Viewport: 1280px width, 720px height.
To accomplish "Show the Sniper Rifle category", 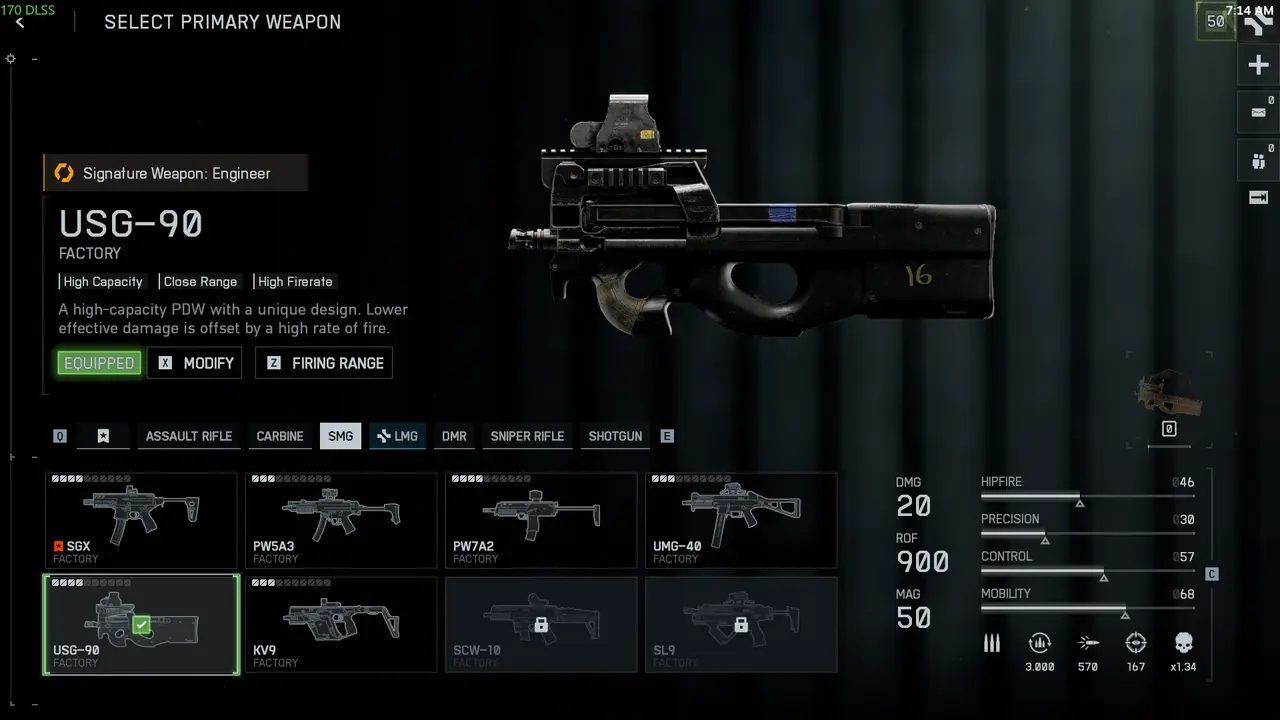I will pos(527,436).
